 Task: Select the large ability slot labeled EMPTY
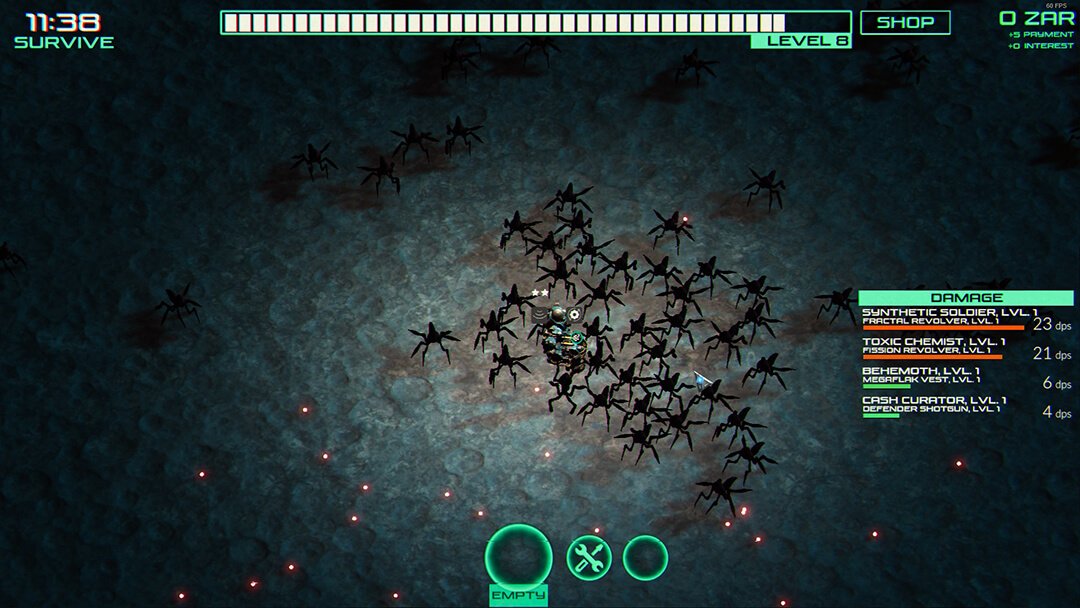(518, 557)
